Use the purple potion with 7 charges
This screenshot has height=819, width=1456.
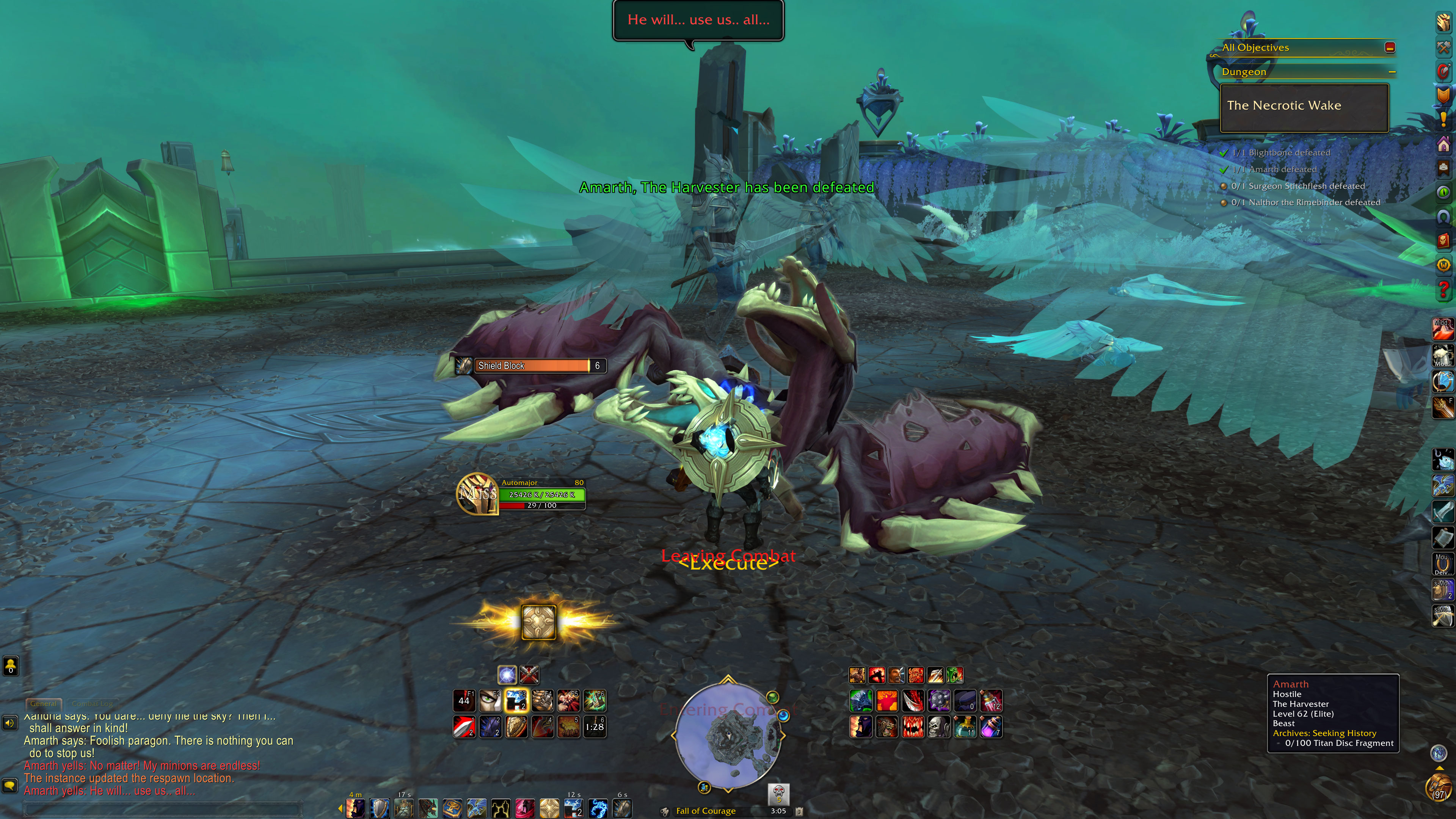[991, 727]
